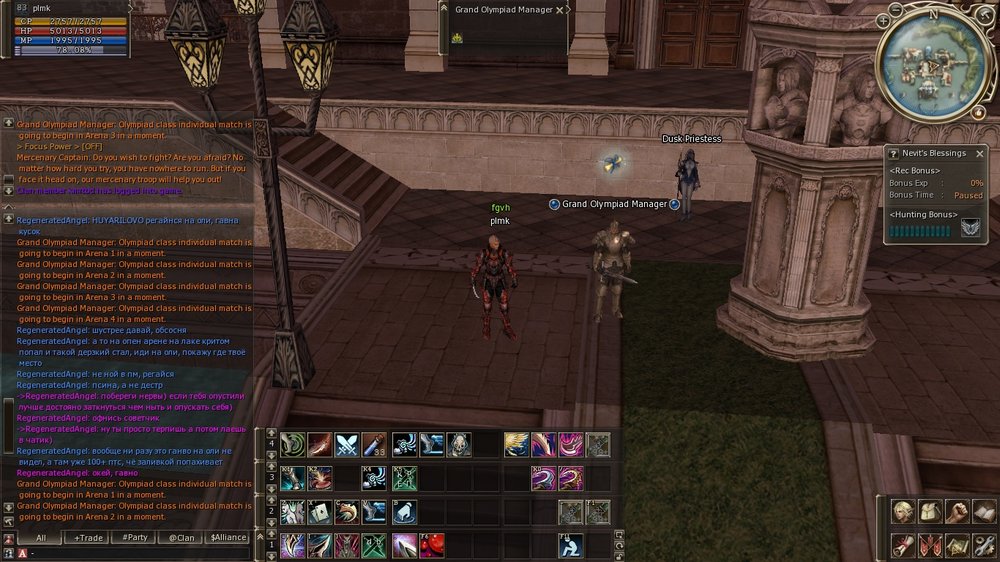Switch chat to the +Trade tab
Viewport: 1000px width, 562px height.
[x=88, y=537]
